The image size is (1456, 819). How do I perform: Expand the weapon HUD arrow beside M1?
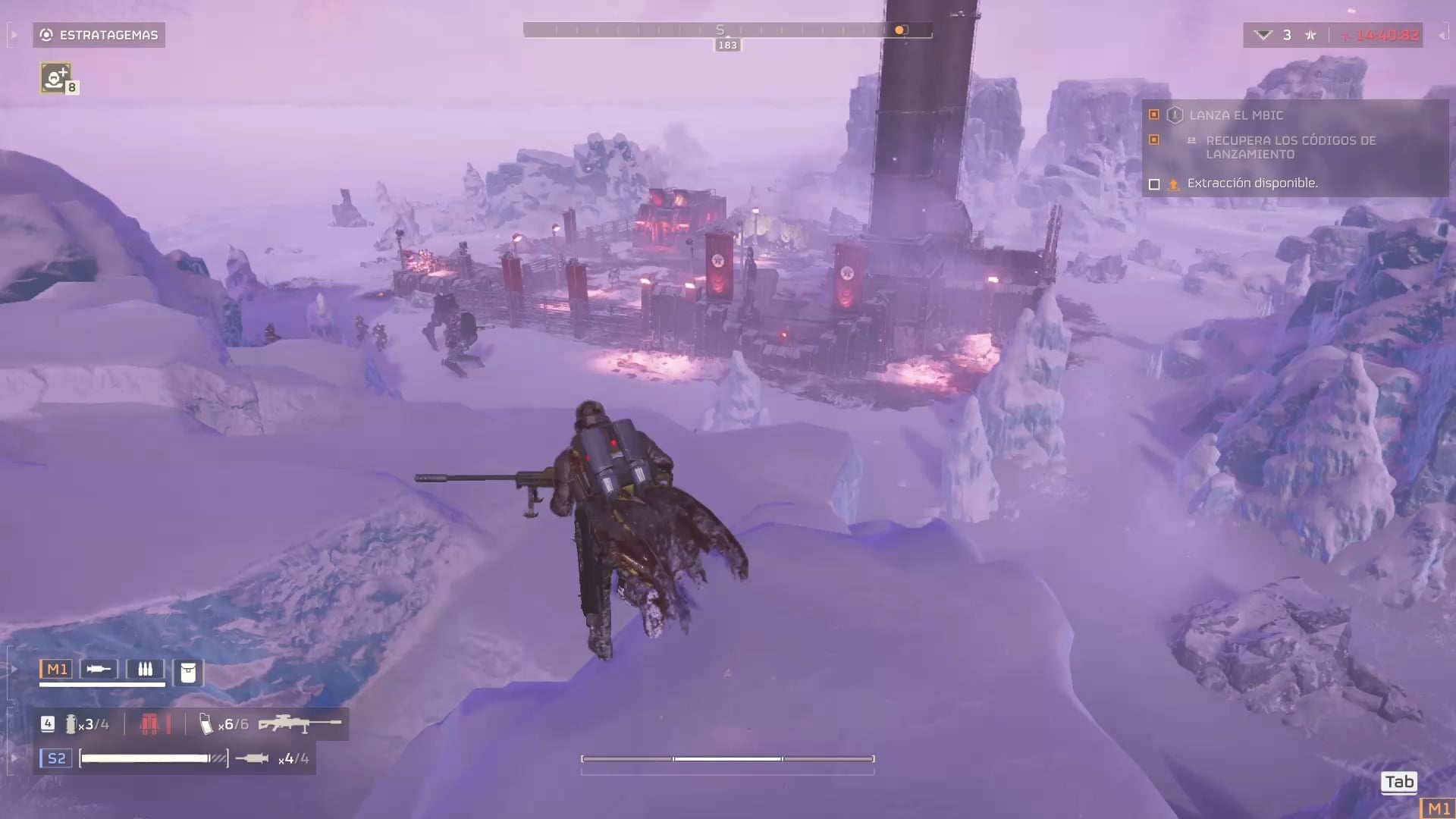click(x=14, y=669)
